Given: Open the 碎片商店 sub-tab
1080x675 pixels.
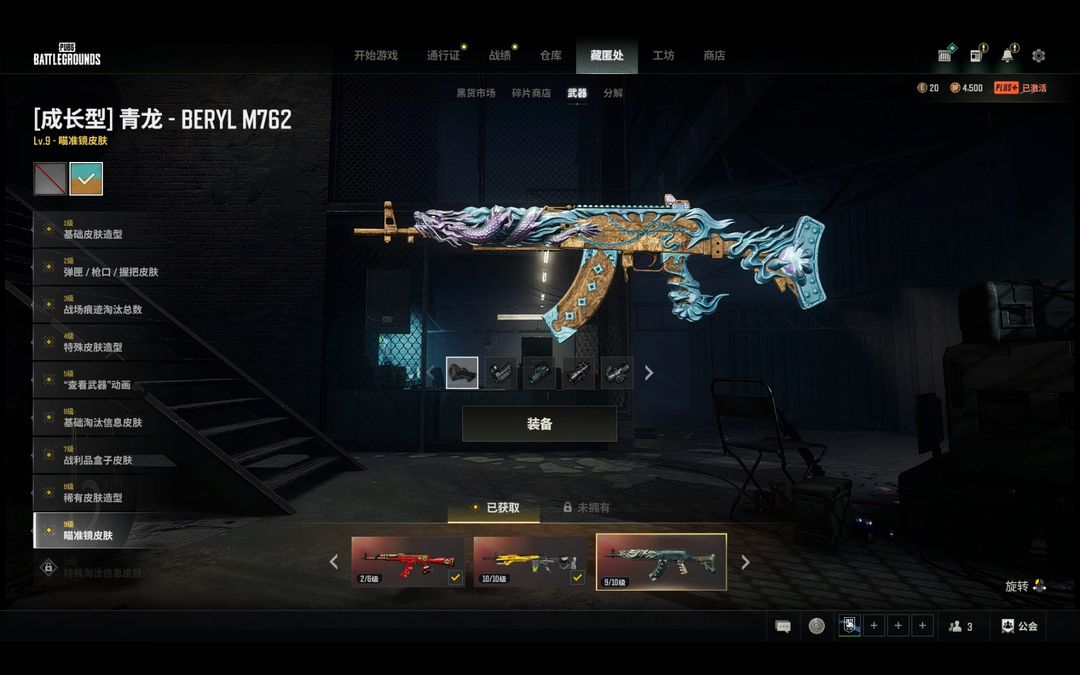Looking at the screenshot, I should click(531, 93).
